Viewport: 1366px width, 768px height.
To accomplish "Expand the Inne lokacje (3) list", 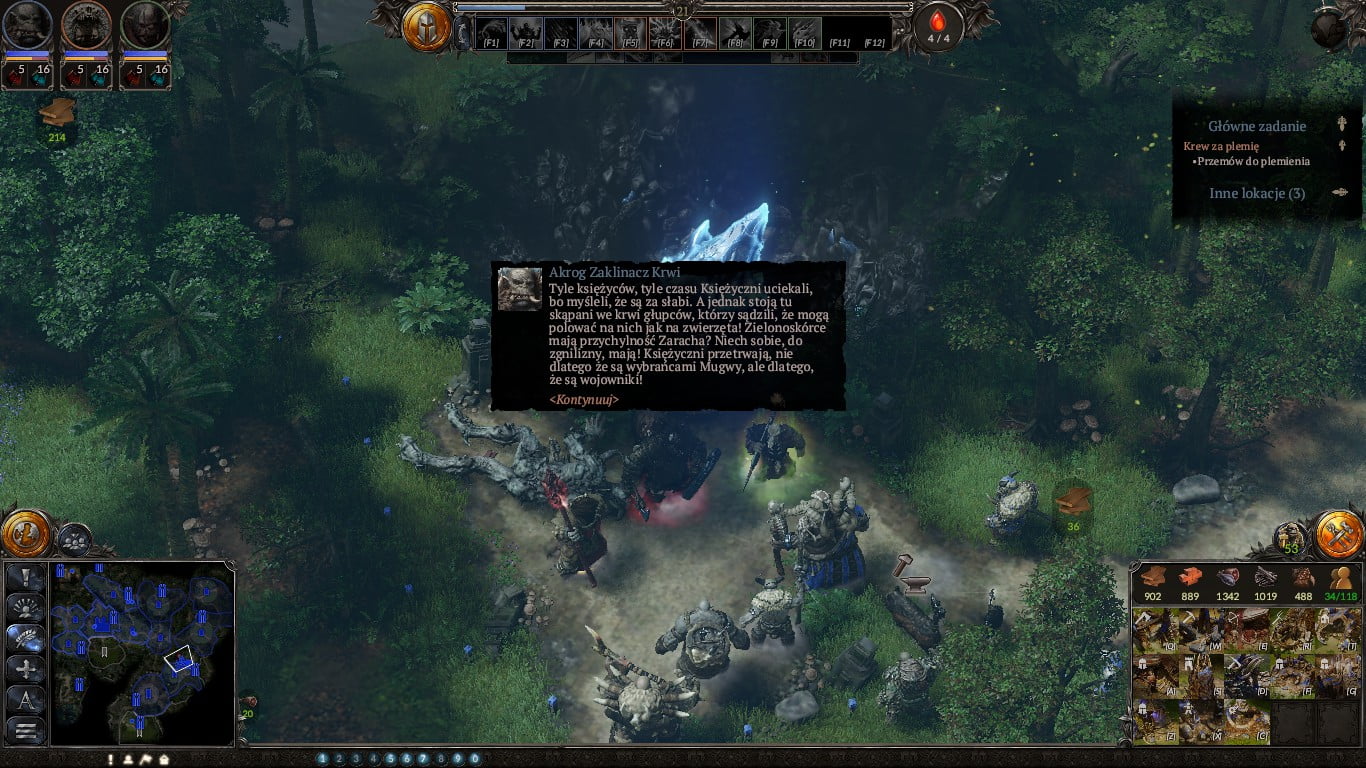I will coord(1340,193).
